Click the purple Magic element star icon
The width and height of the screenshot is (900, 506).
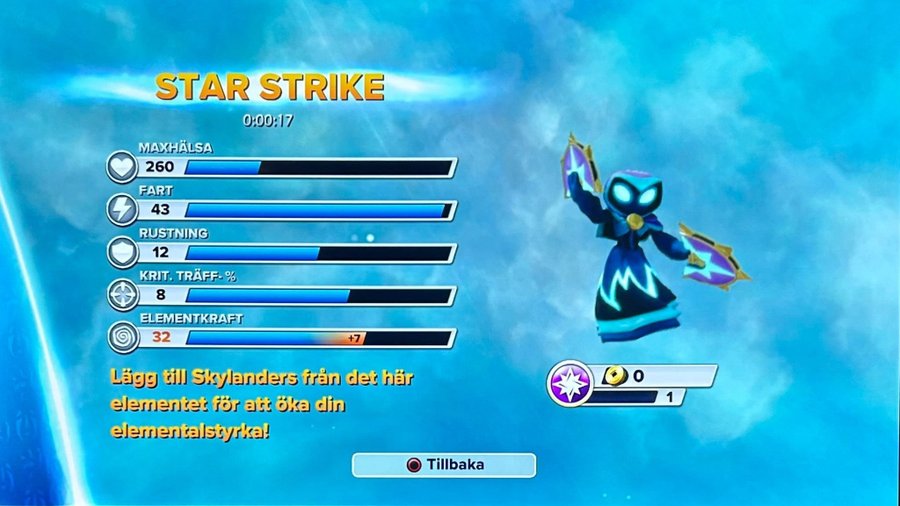click(x=571, y=385)
